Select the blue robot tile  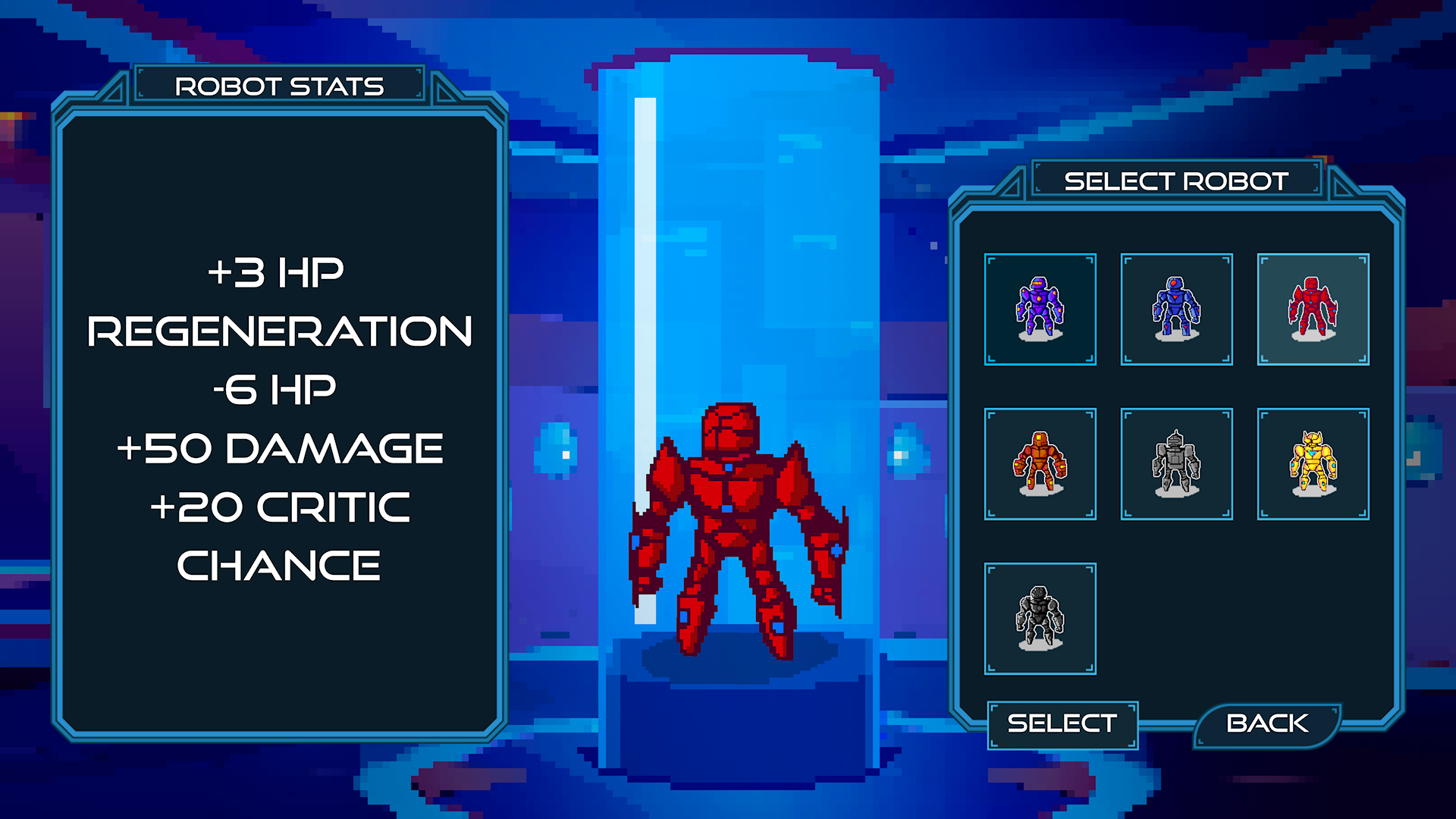1176,309
